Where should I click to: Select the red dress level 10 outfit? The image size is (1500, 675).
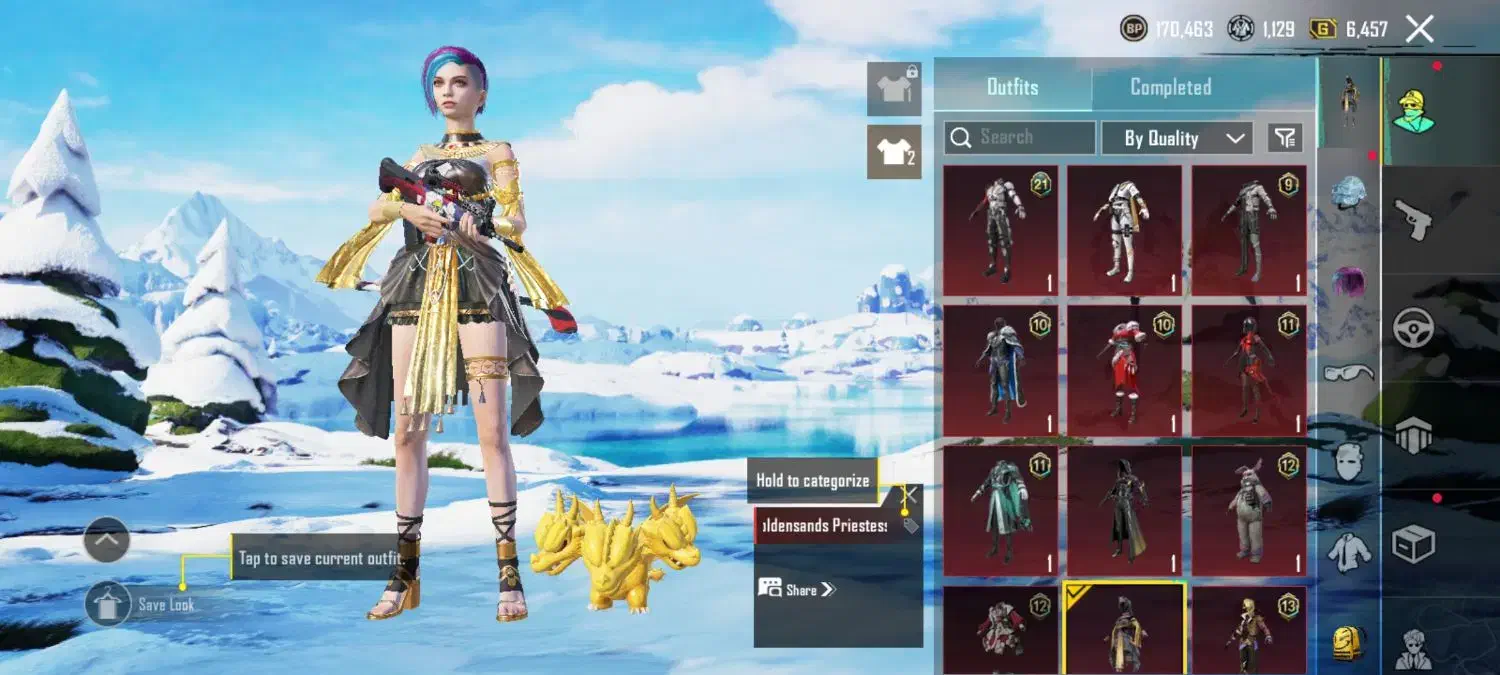point(1124,370)
